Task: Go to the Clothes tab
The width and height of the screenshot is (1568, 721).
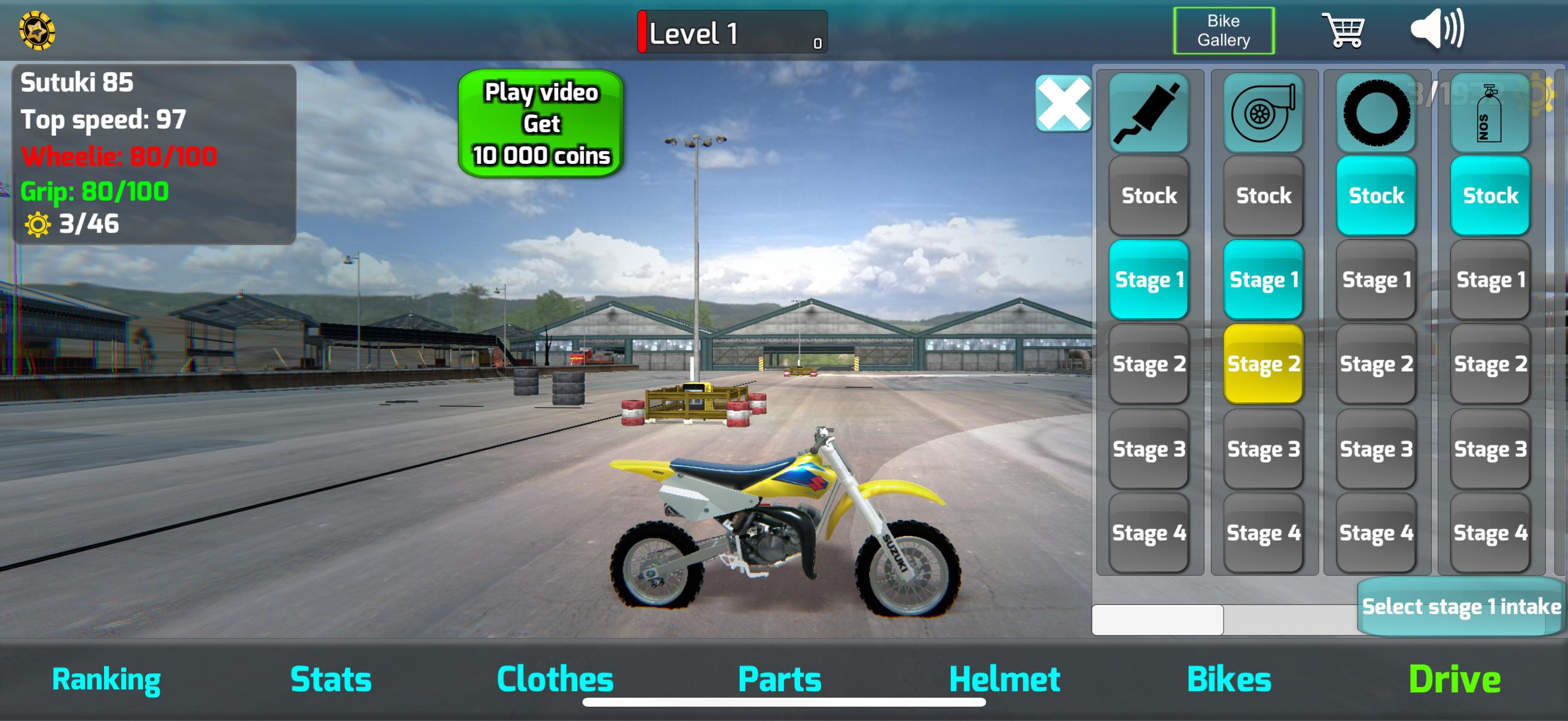Action: [x=554, y=679]
